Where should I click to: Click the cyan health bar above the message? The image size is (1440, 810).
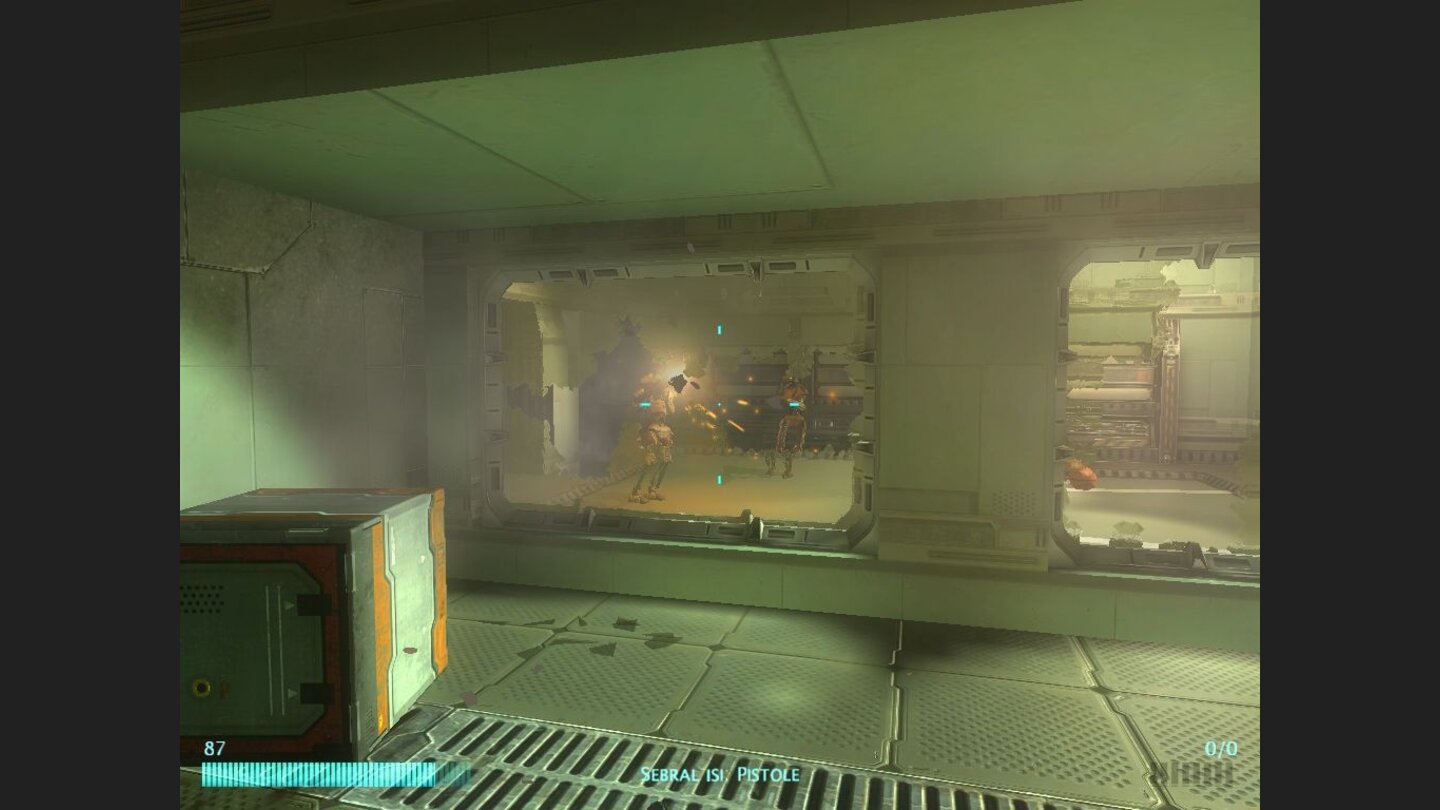coord(320,775)
